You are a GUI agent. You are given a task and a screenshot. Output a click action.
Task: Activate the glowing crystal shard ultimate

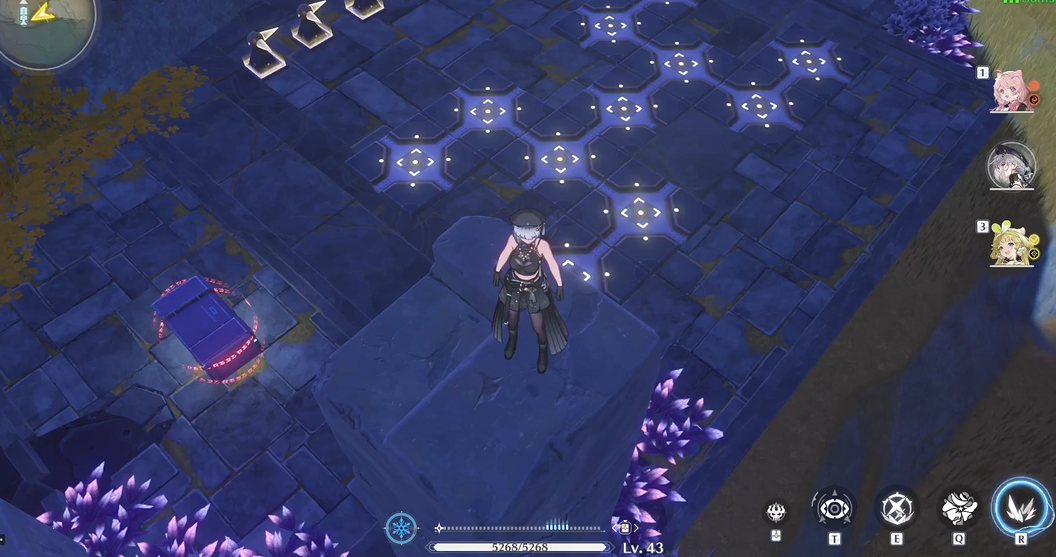coord(1021,508)
